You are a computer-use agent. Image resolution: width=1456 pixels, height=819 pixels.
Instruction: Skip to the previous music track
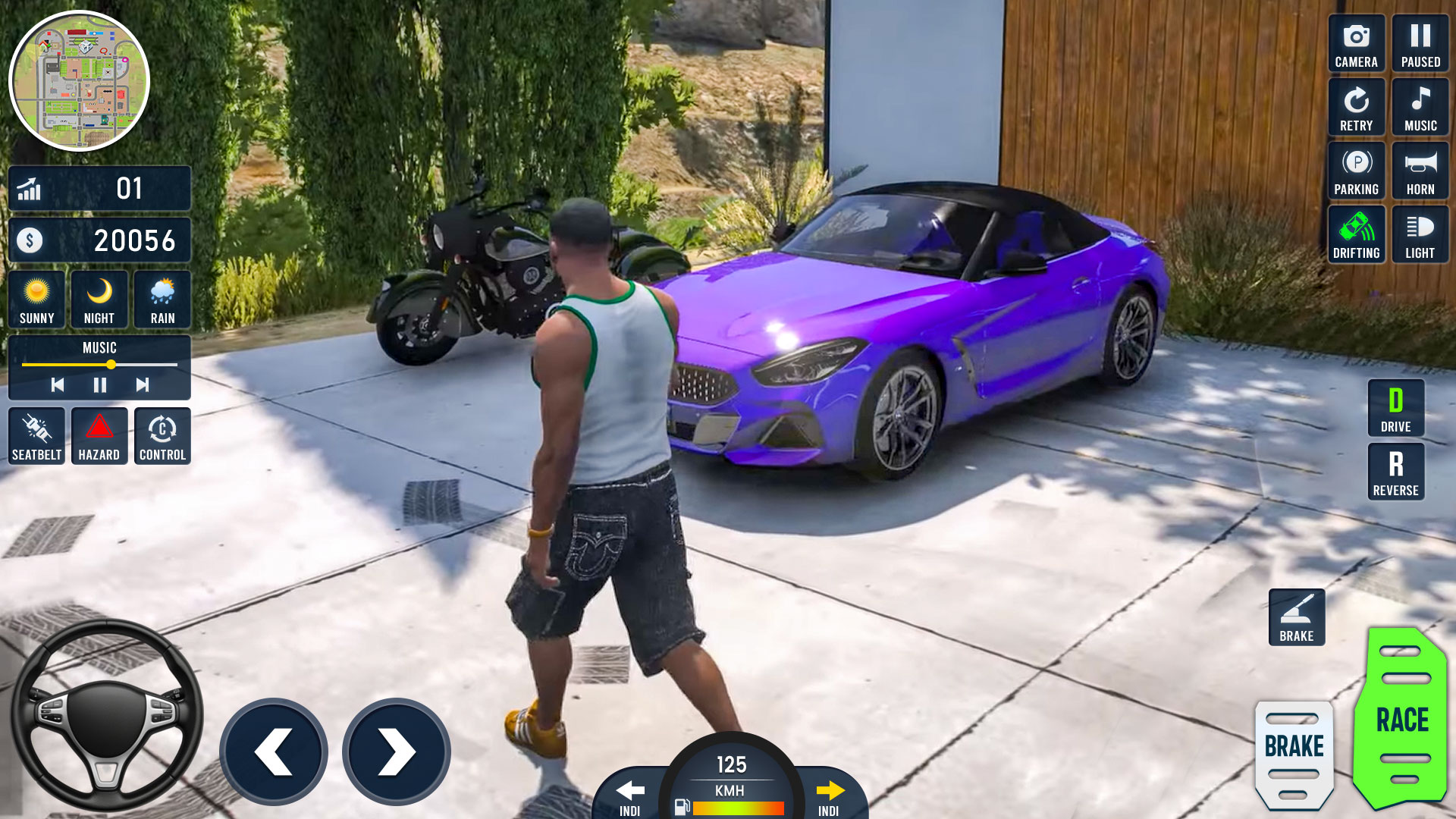[58, 385]
